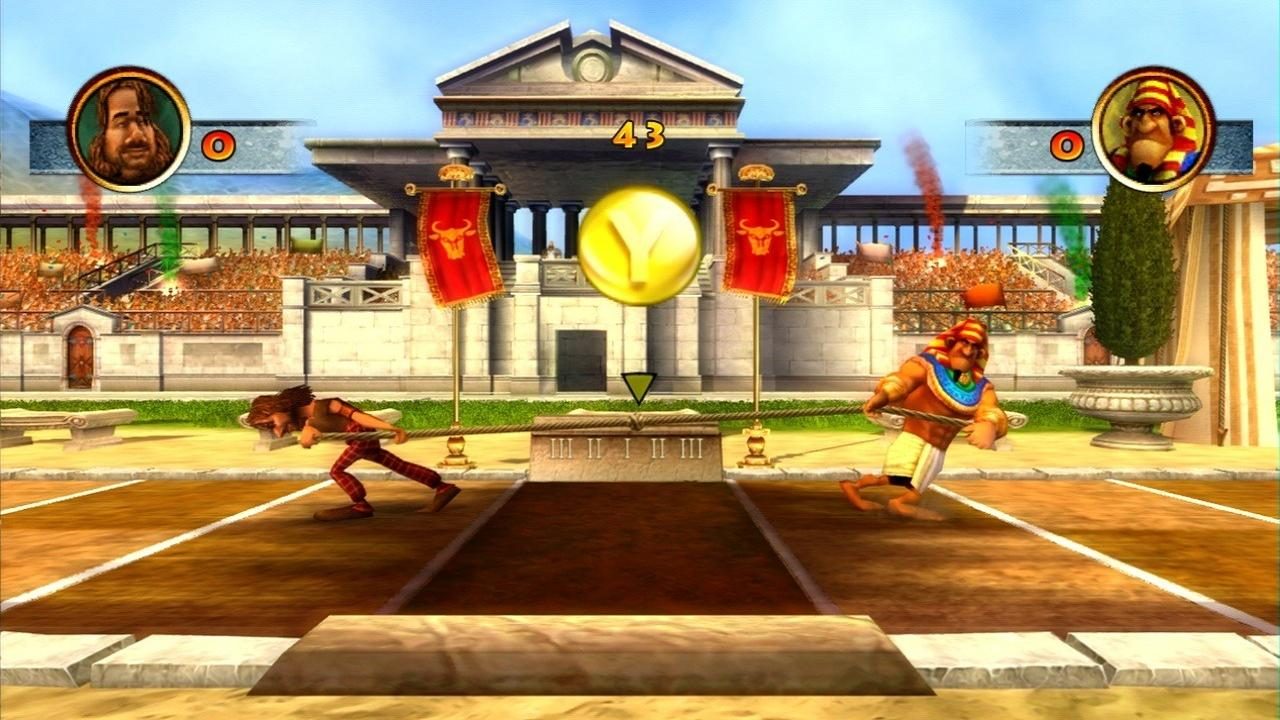Select the green downward arrow marker
Screen dimensions: 1280x720
point(637,383)
